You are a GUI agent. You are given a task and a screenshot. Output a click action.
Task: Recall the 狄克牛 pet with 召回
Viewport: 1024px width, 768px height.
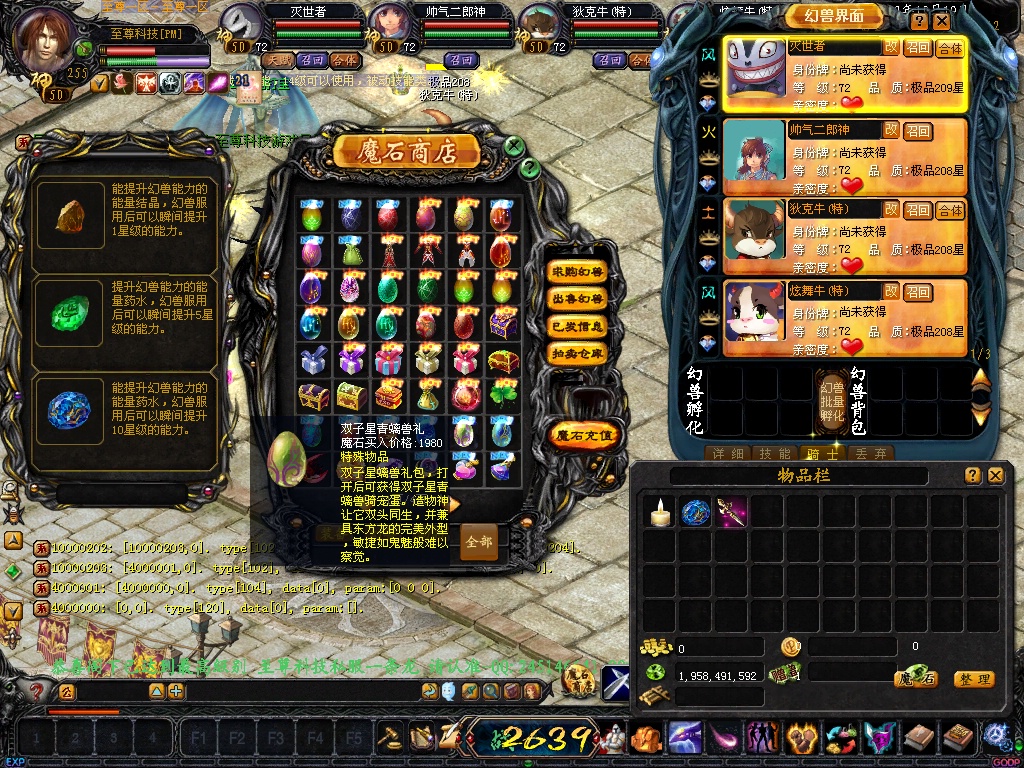click(x=917, y=210)
